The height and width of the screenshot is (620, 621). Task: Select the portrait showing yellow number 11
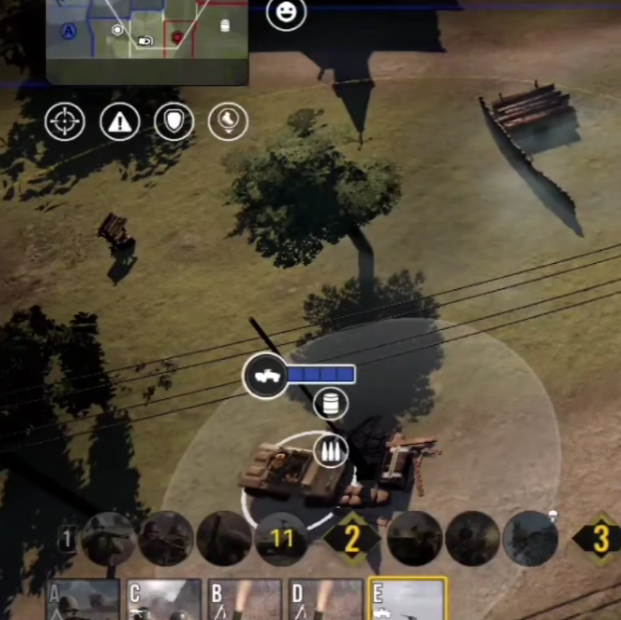pyautogui.click(x=281, y=539)
